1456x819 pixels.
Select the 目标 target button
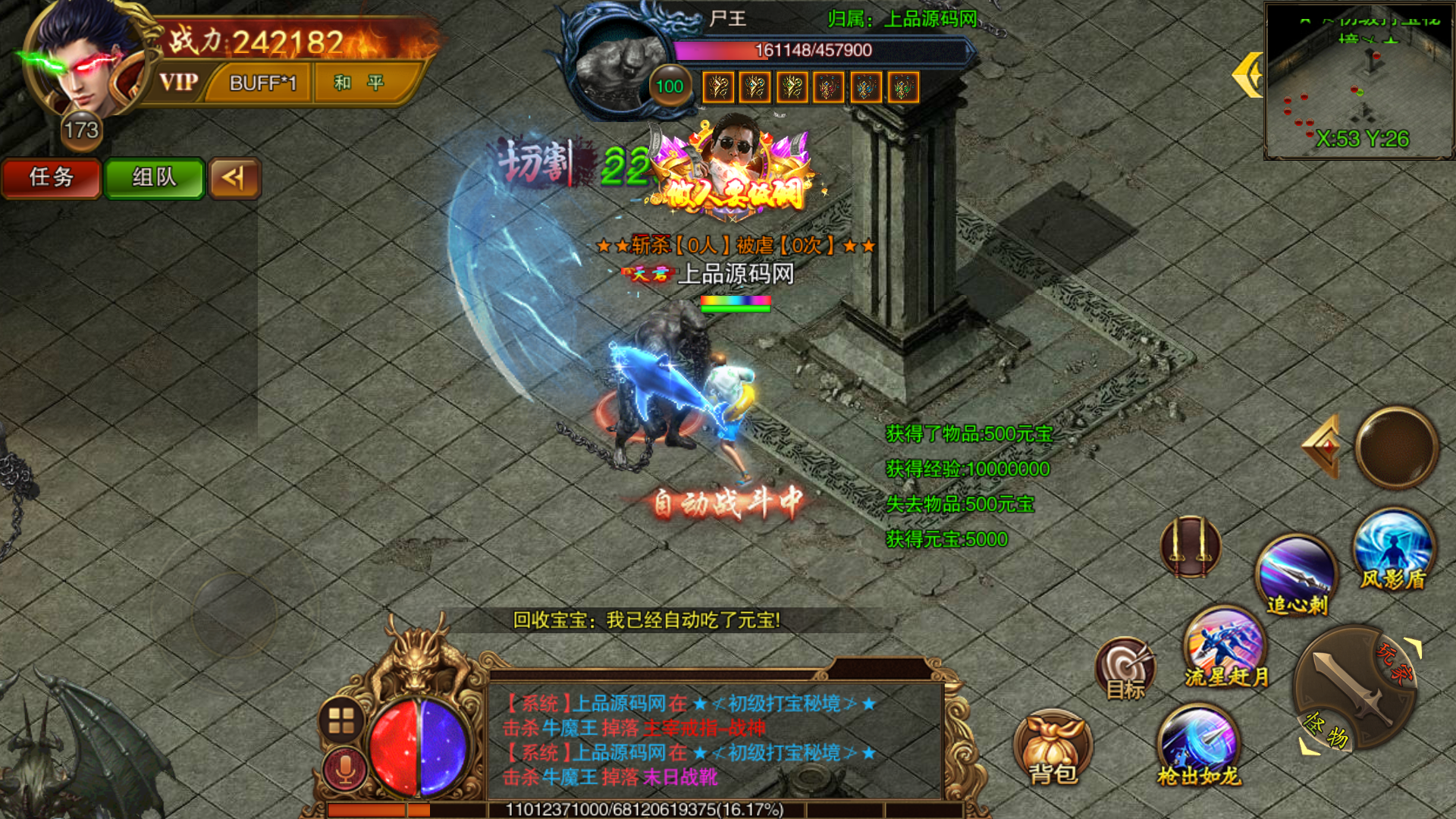tap(1125, 669)
